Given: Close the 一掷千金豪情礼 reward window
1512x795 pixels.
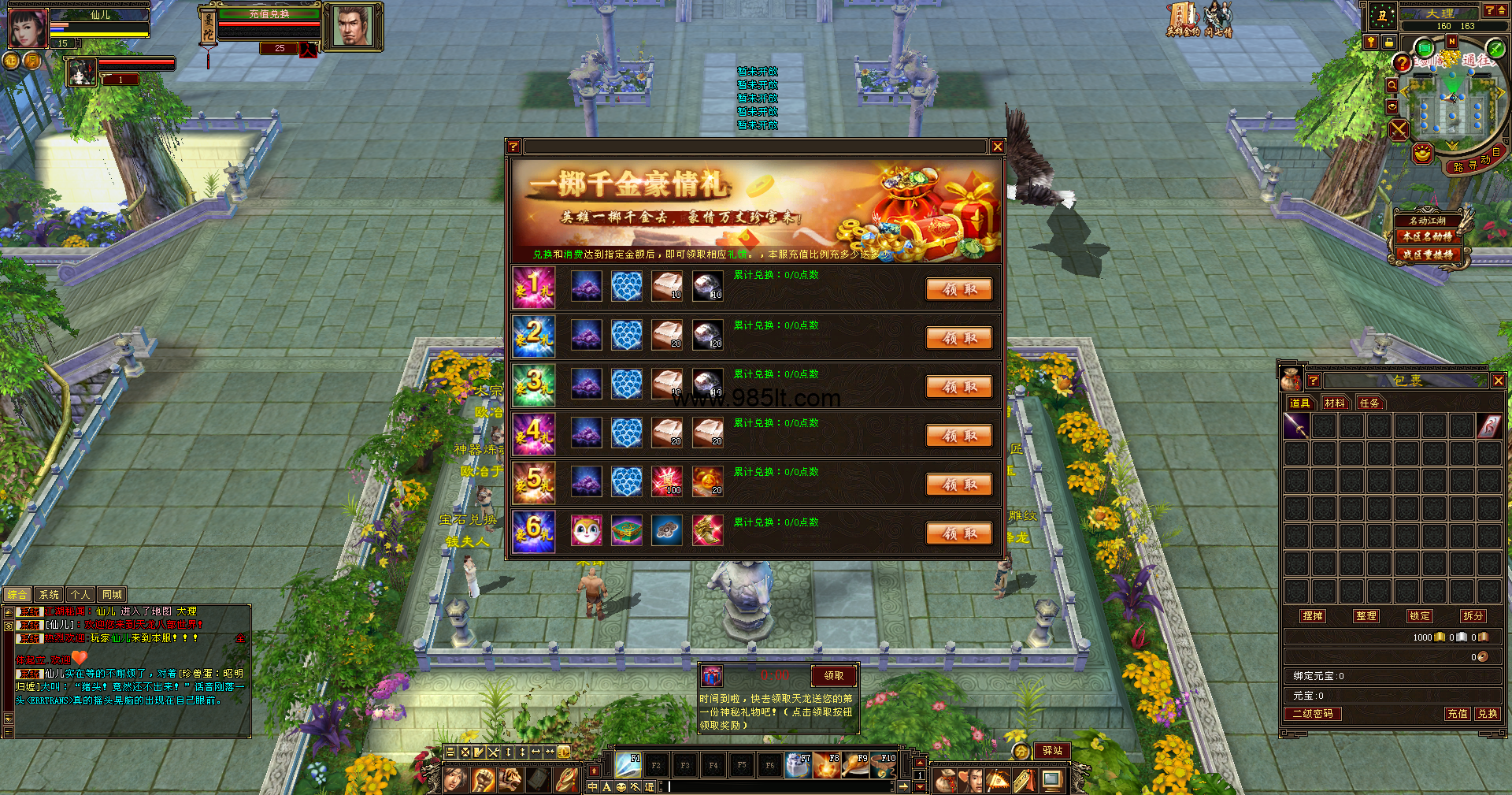Looking at the screenshot, I should click(x=997, y=147).
